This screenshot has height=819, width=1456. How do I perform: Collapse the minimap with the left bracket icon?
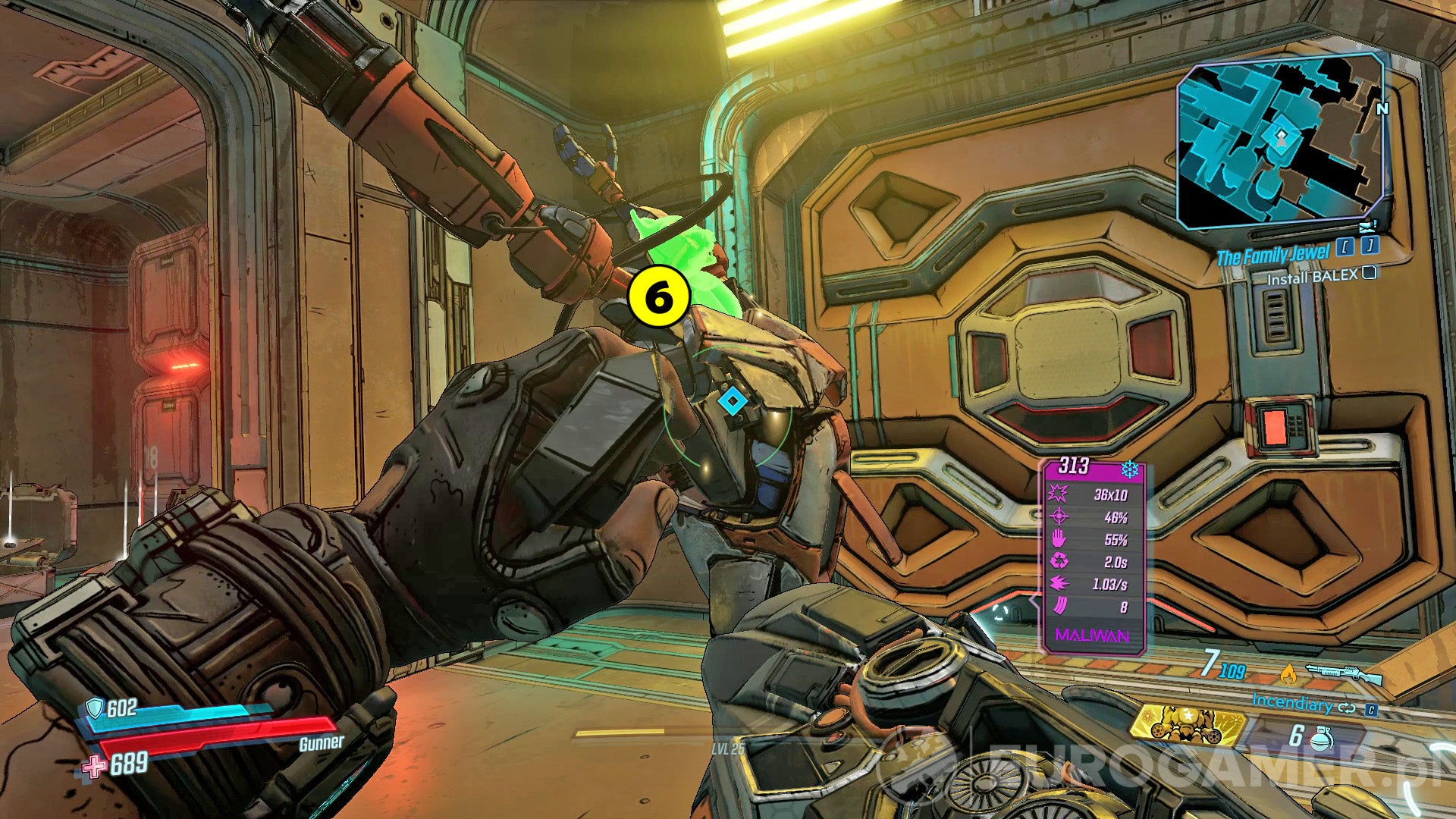(1345, 246)
